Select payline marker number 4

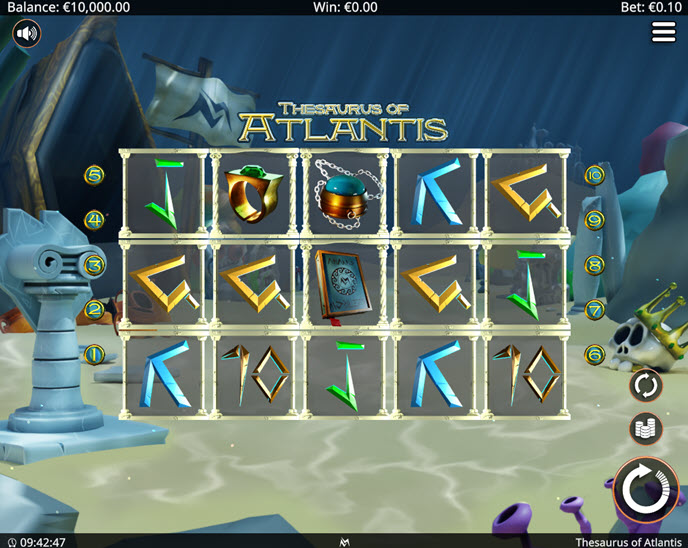coord(95,220)
